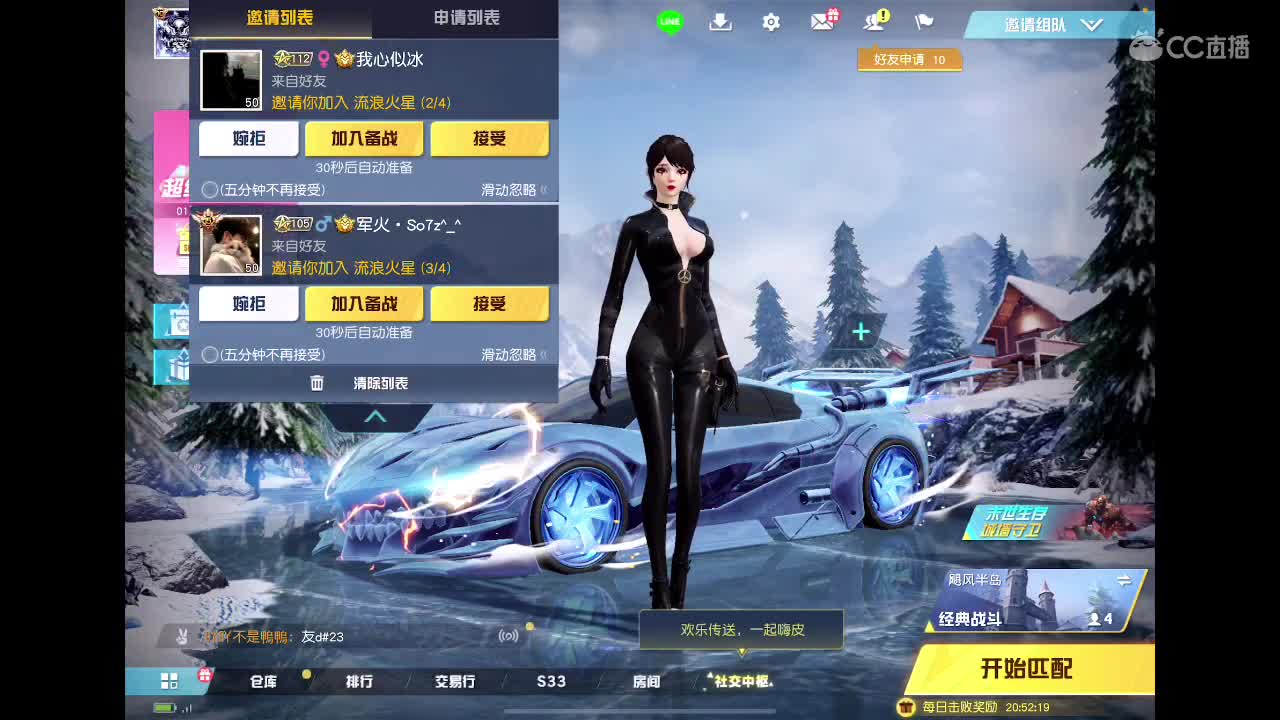Open the 好友申请 10 notification banner
This screenshot has height=720, width=1280.
[909, 60]
